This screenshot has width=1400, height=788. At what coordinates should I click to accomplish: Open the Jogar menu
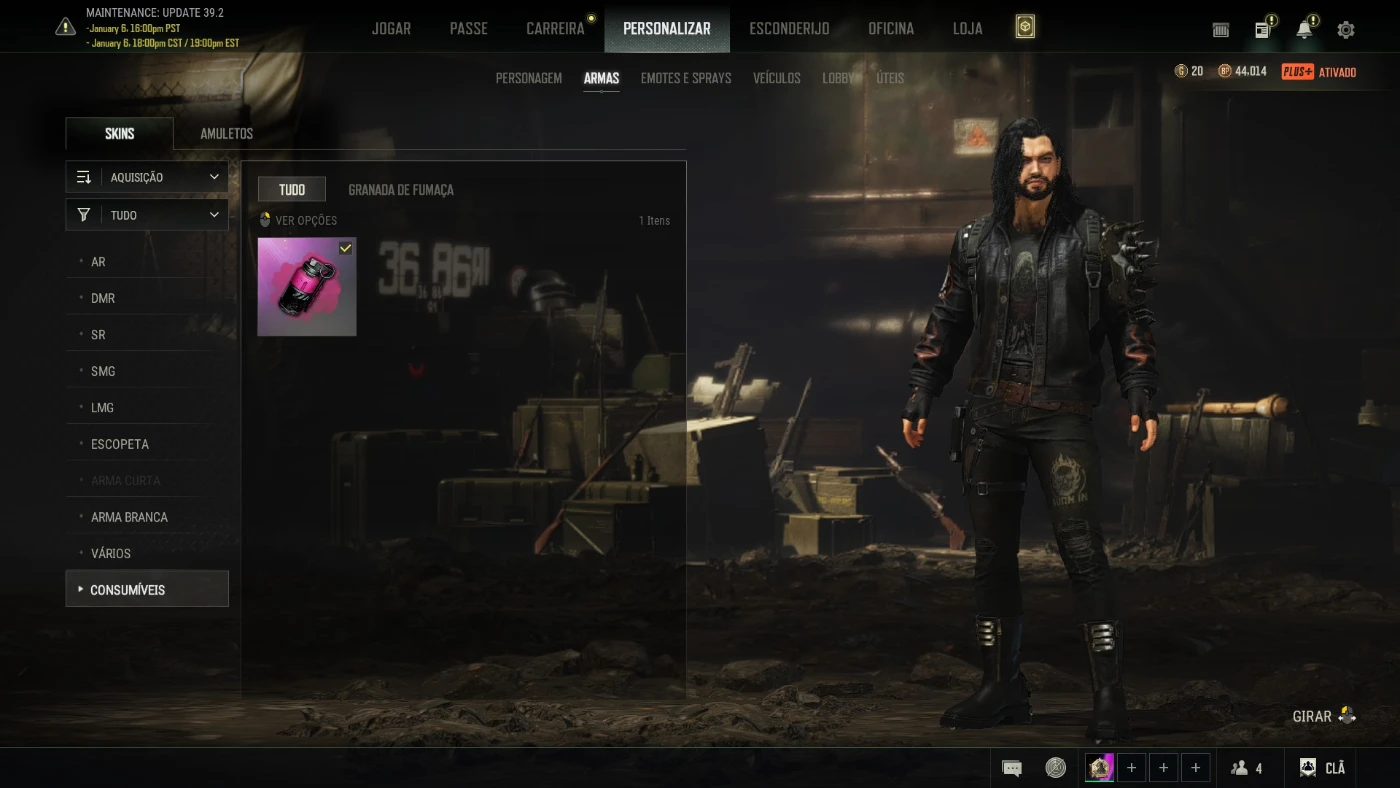pos(391,28)
